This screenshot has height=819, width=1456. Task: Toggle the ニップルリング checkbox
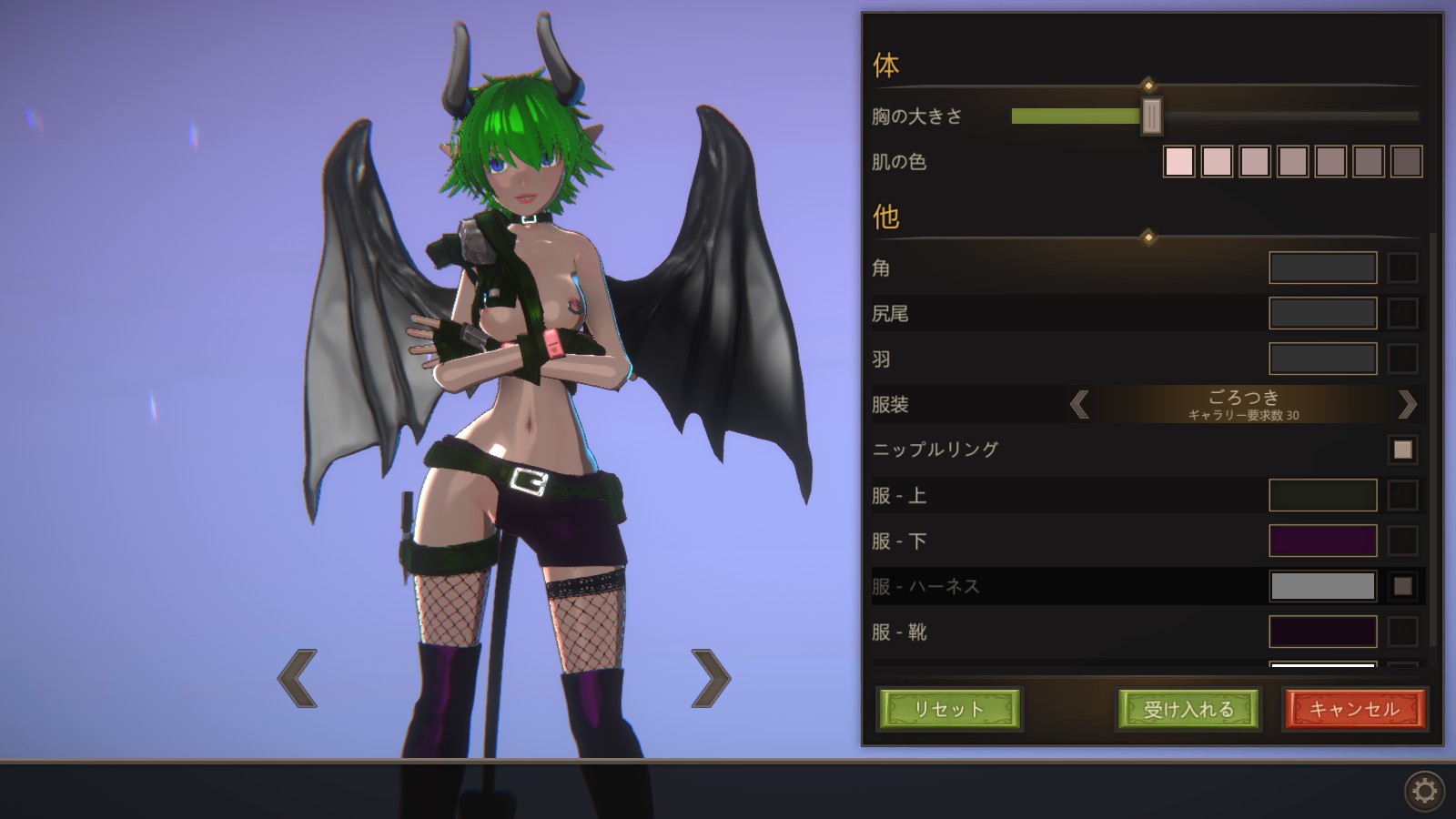[x=1402, y=450]
